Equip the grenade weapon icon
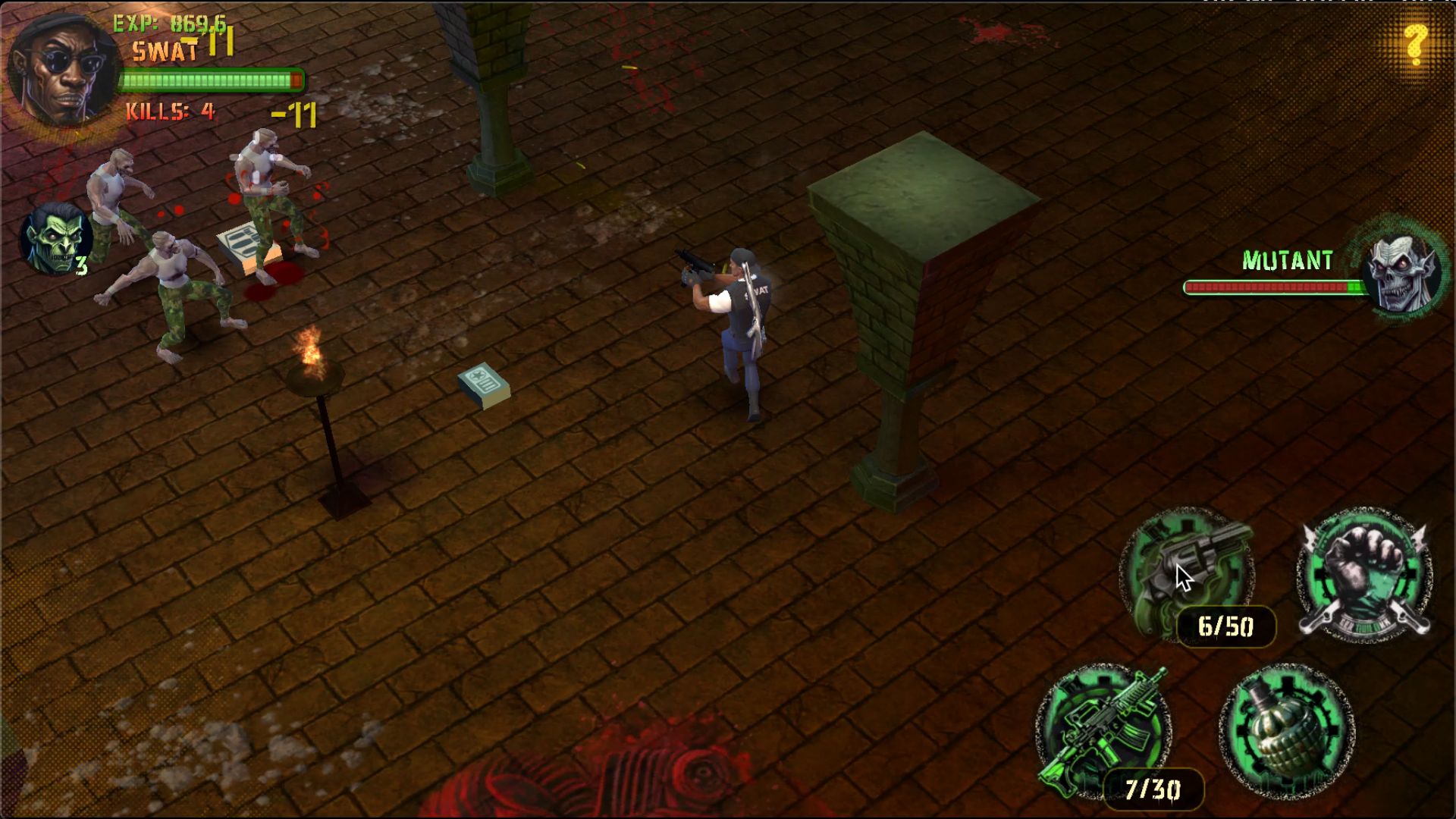This screenshot has width=1456, height=819. [x=1287, y=730]
